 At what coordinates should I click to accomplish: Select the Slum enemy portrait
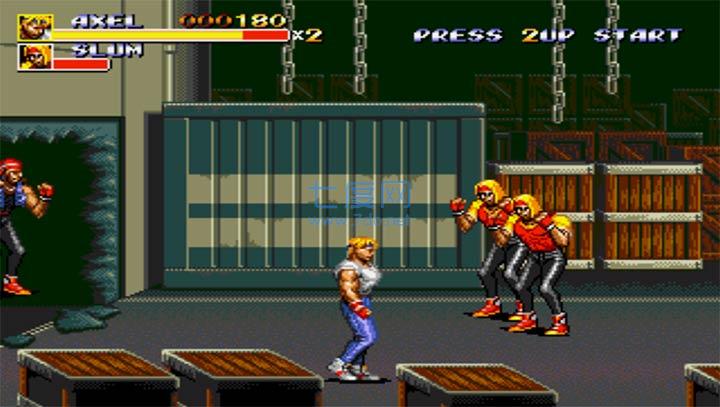coord(35,57)
